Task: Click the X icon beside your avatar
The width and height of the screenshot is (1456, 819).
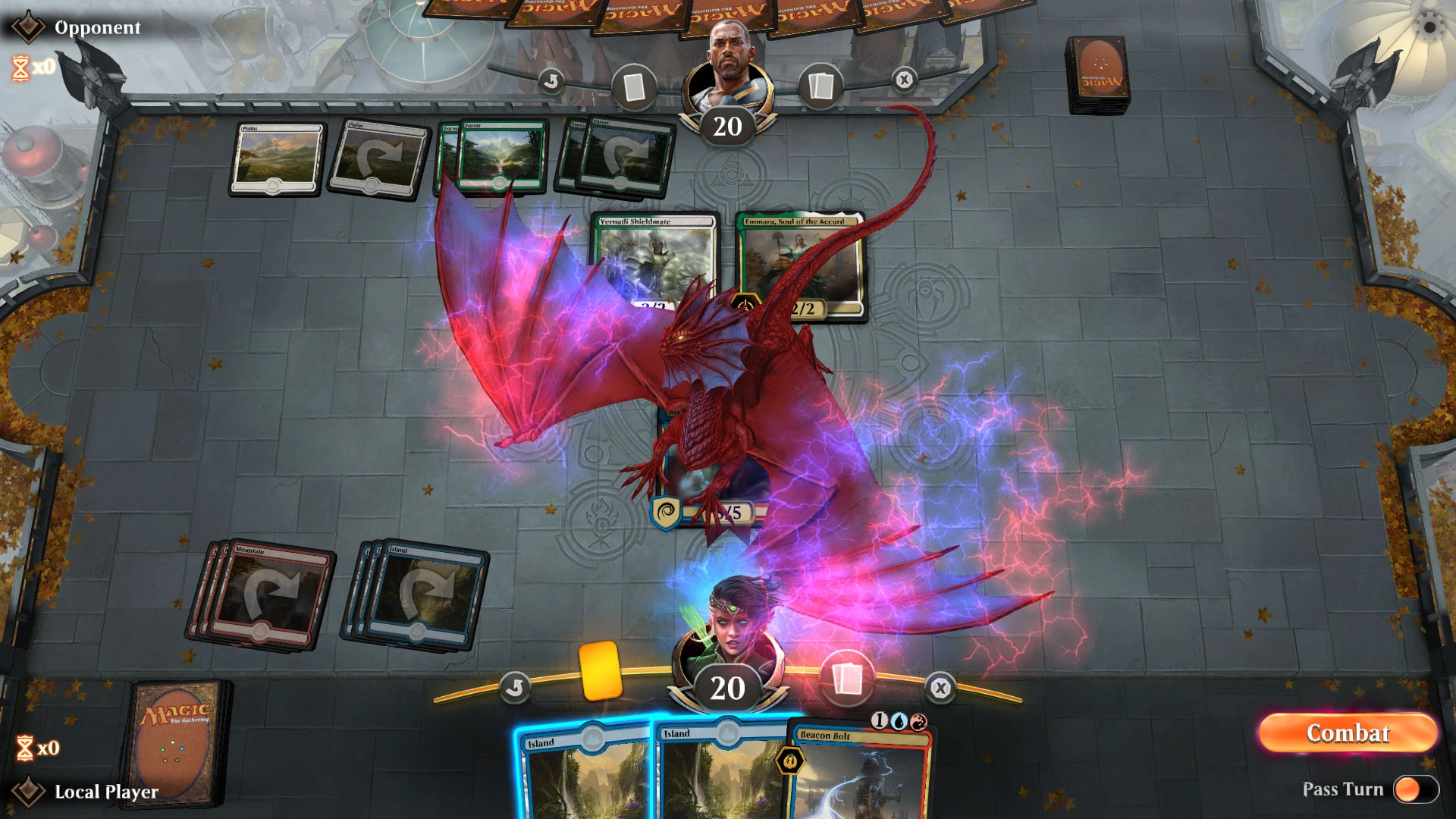Action: point(940,686)
